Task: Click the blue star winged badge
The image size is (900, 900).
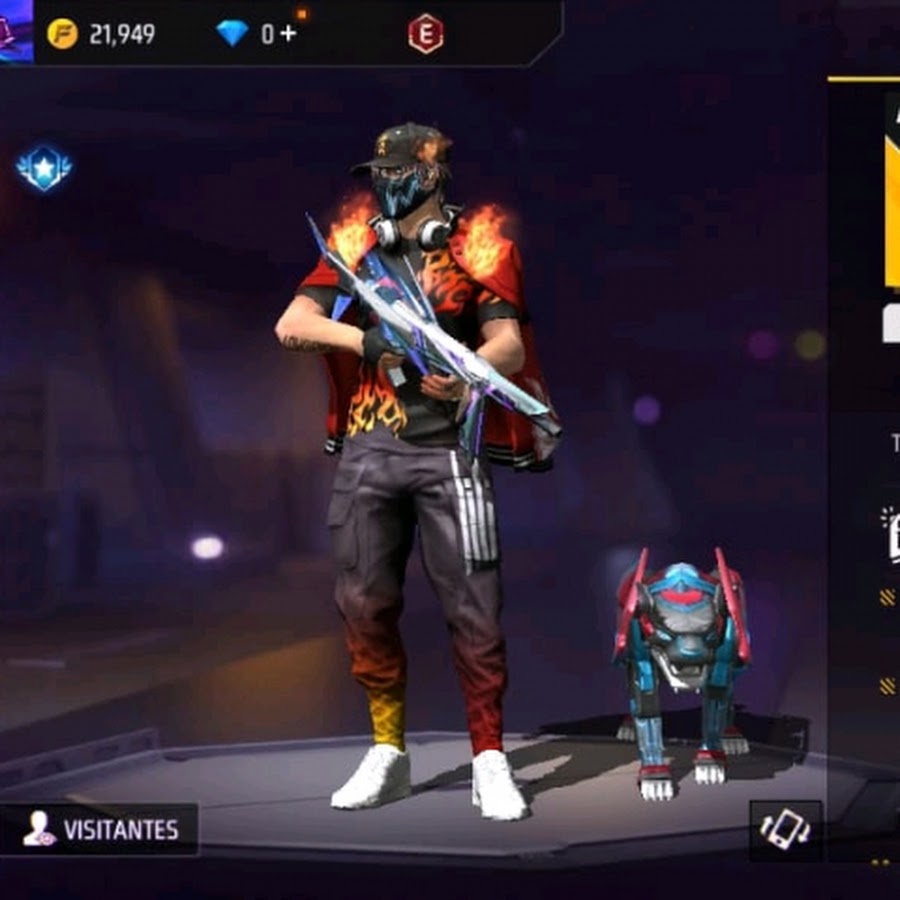Action: pyautogui.click(x=44, y=169)
